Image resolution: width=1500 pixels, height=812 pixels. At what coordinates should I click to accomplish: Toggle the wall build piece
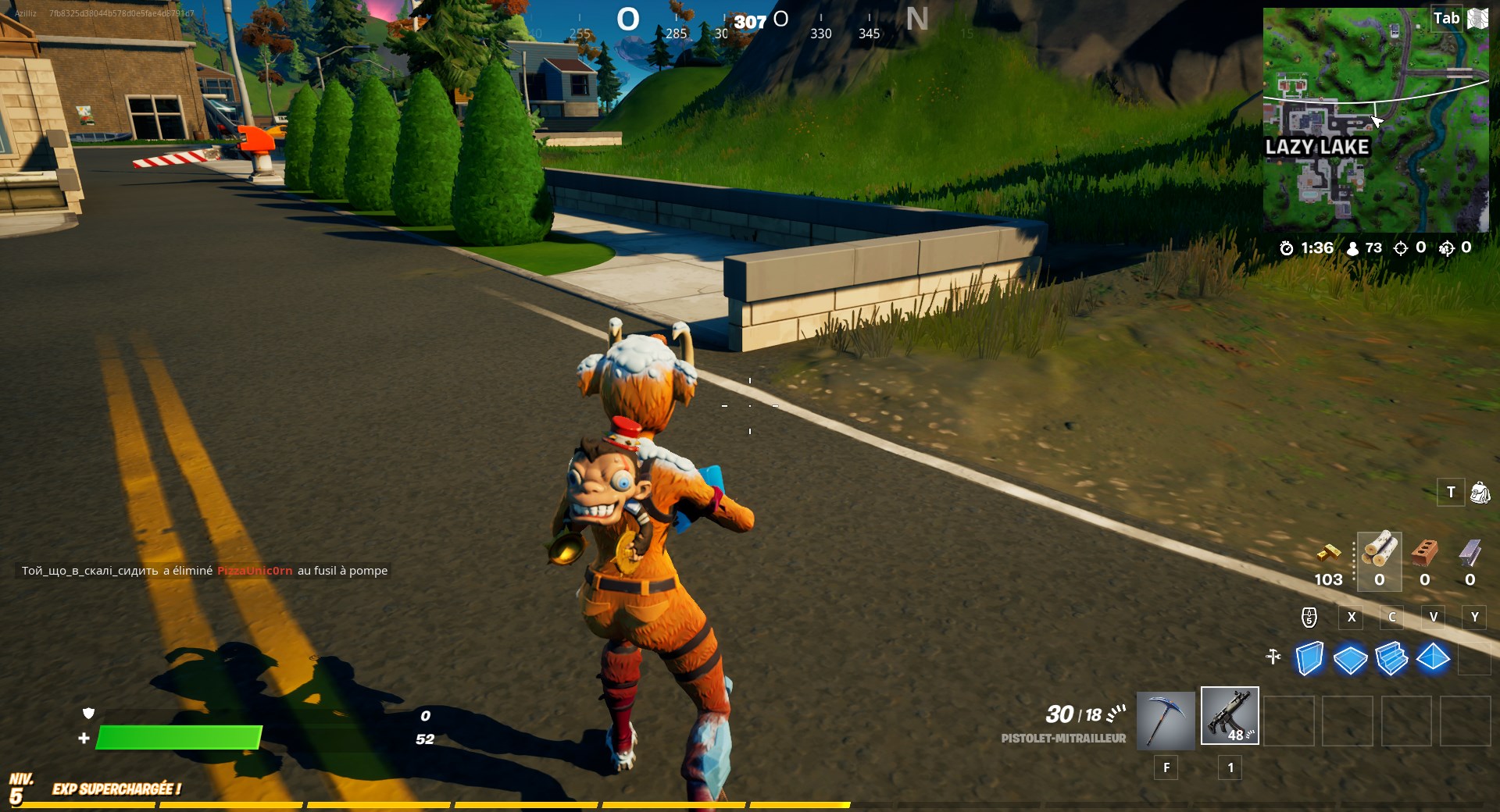click(1309, 660)
